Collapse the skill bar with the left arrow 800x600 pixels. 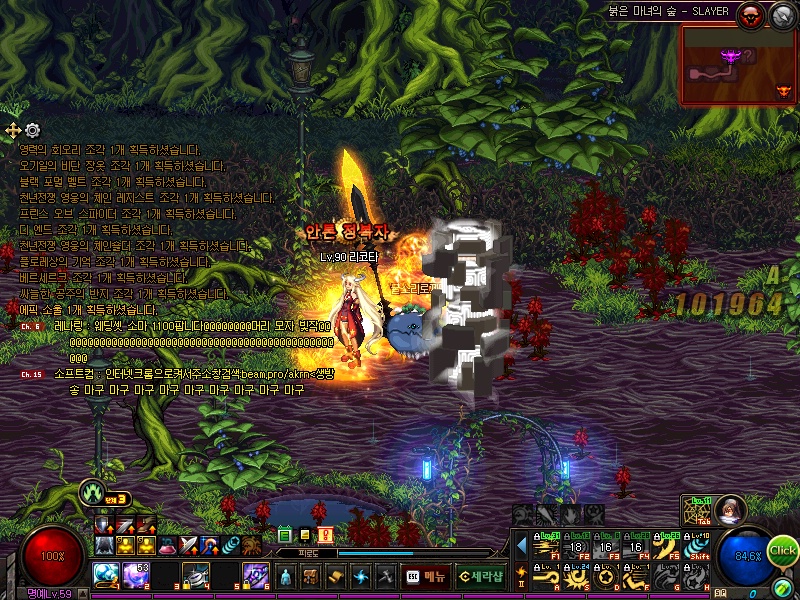[521, 546]
